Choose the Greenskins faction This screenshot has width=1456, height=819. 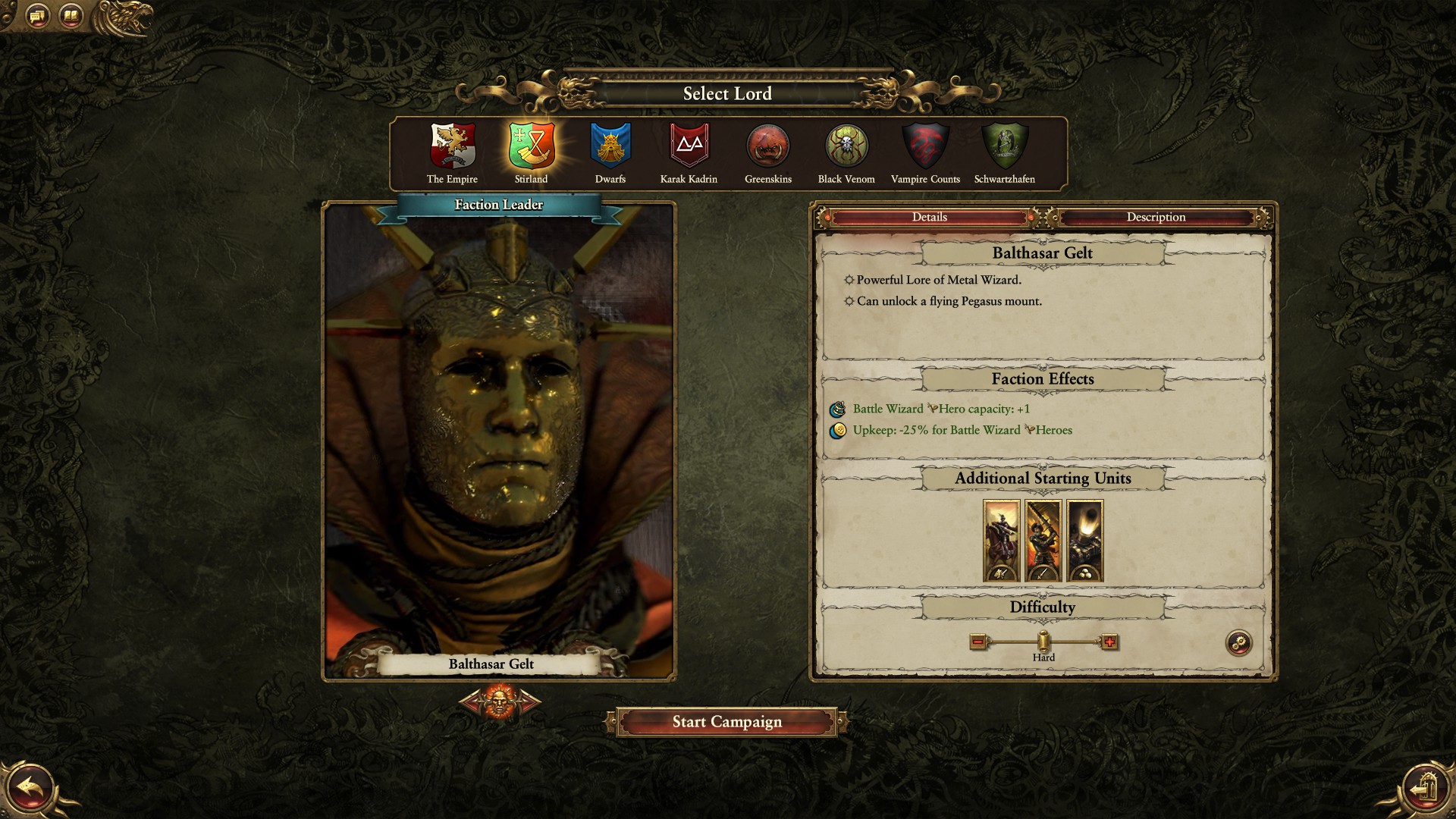(x=768, y=146)
